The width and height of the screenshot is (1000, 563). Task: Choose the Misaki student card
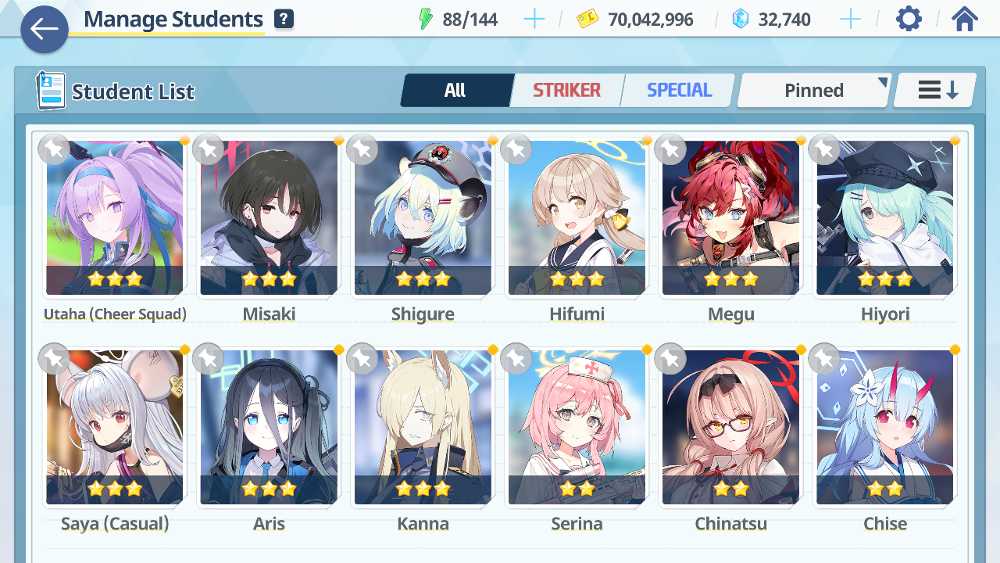[269, 220]
